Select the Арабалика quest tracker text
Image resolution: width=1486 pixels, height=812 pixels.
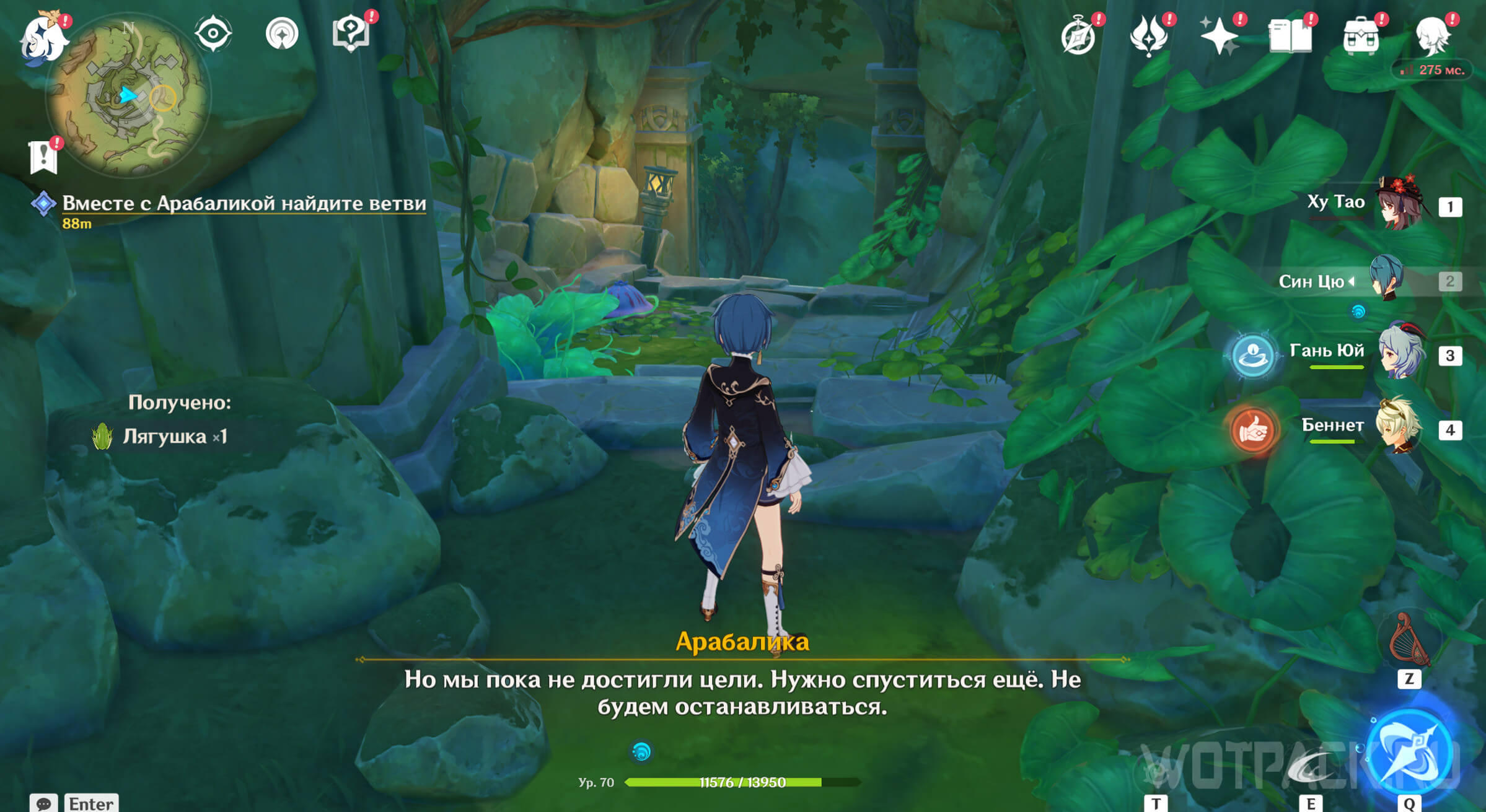244,203
